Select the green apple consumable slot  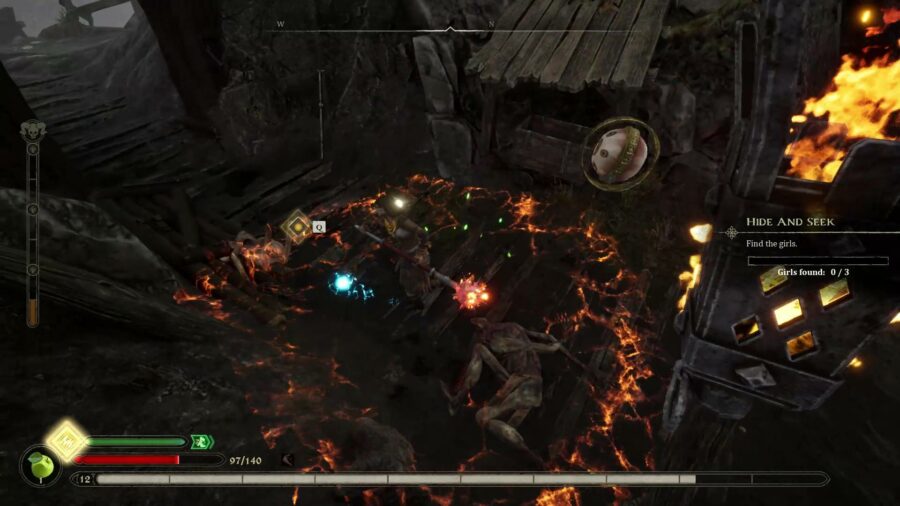pyautogui.click(x=40, y=466)
